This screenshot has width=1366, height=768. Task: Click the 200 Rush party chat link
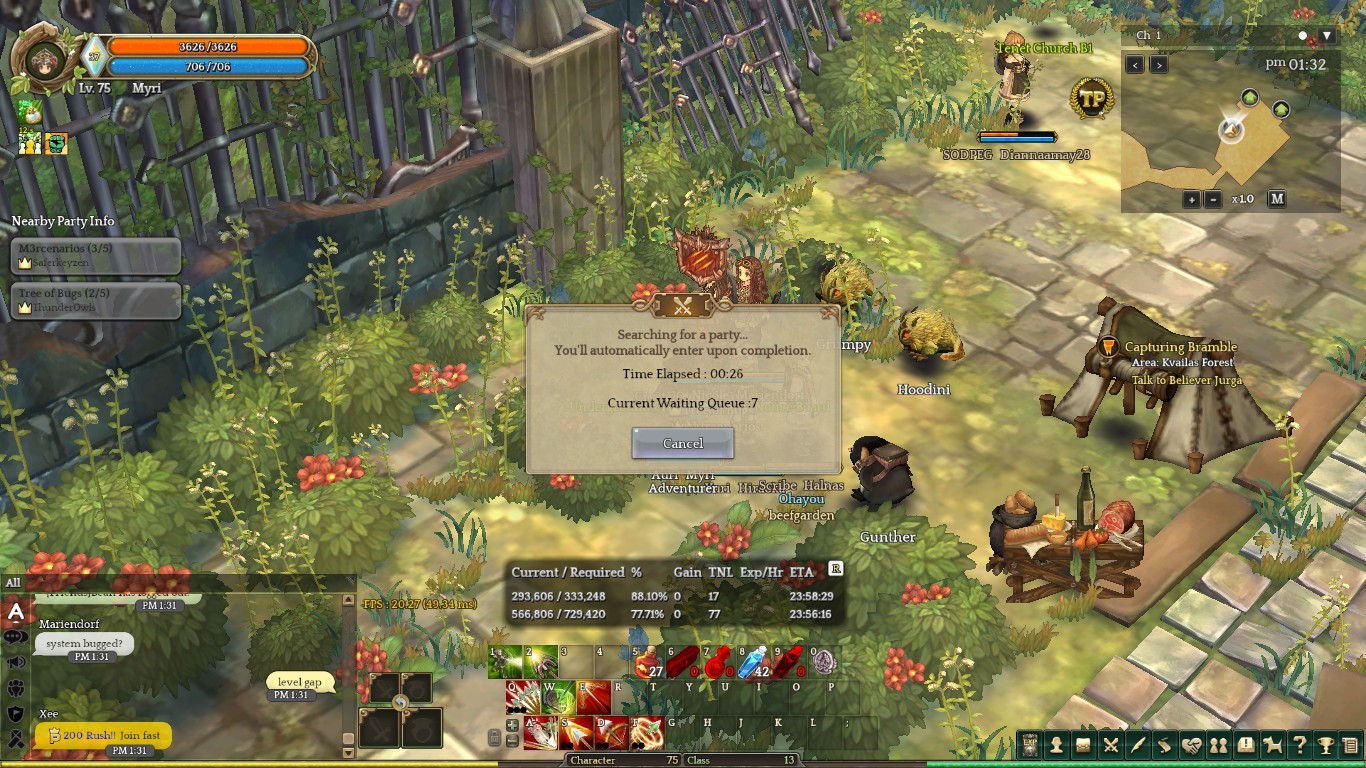103,736
